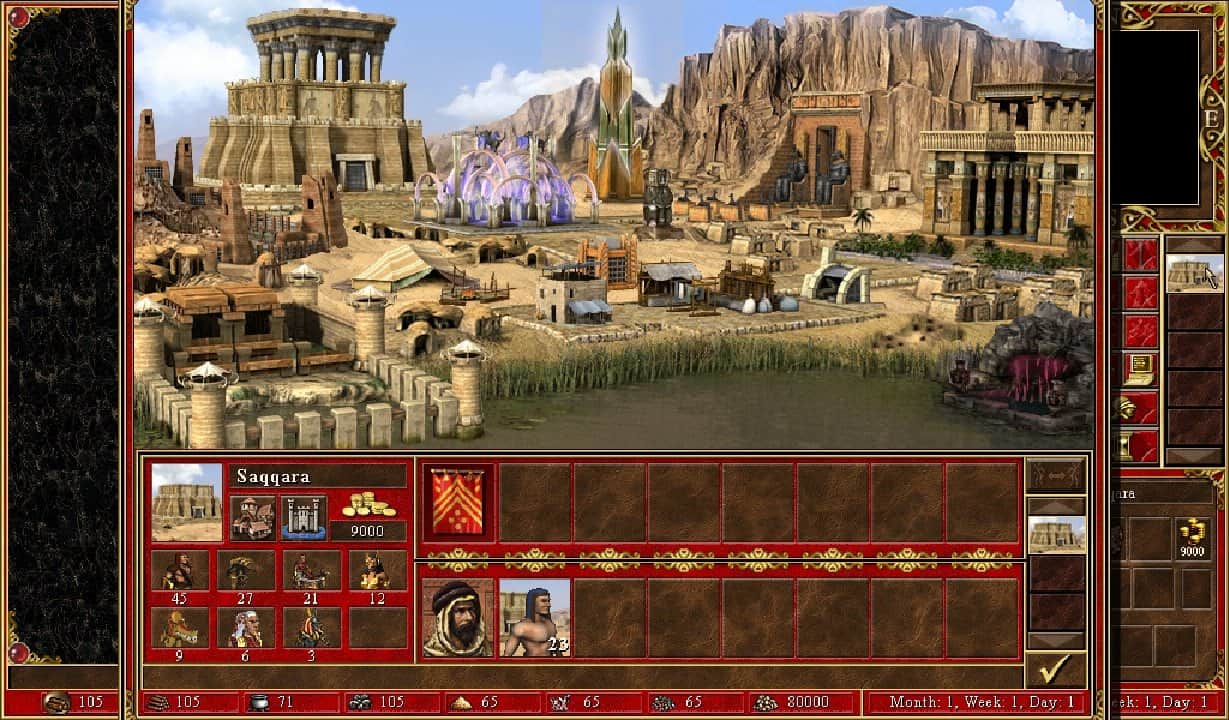Screen dimensions: 1229x720
Task: Open the Saqqara town hall icon
Action: click(252, 516)
